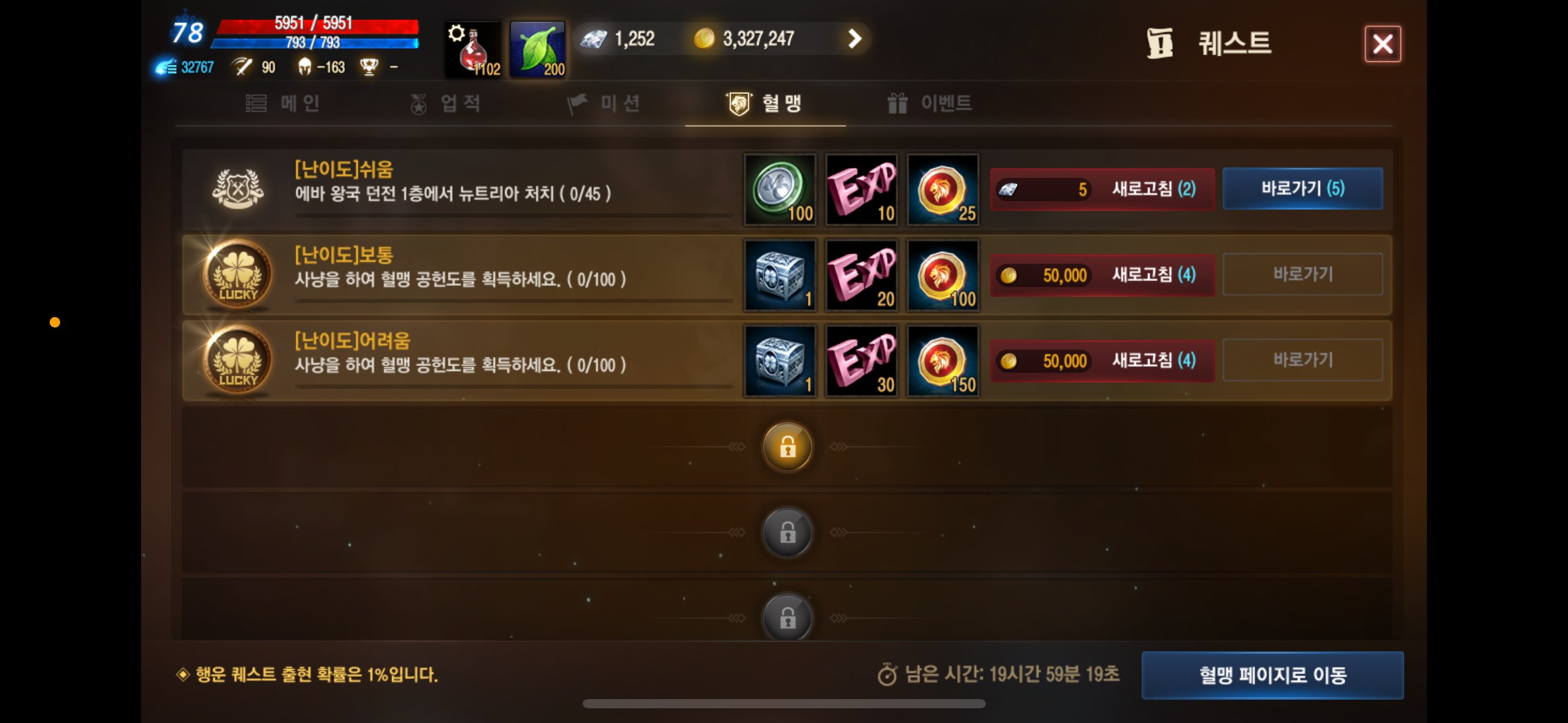Click the third locked milestone toggle
1568x723 pixels.
[787, 618]
